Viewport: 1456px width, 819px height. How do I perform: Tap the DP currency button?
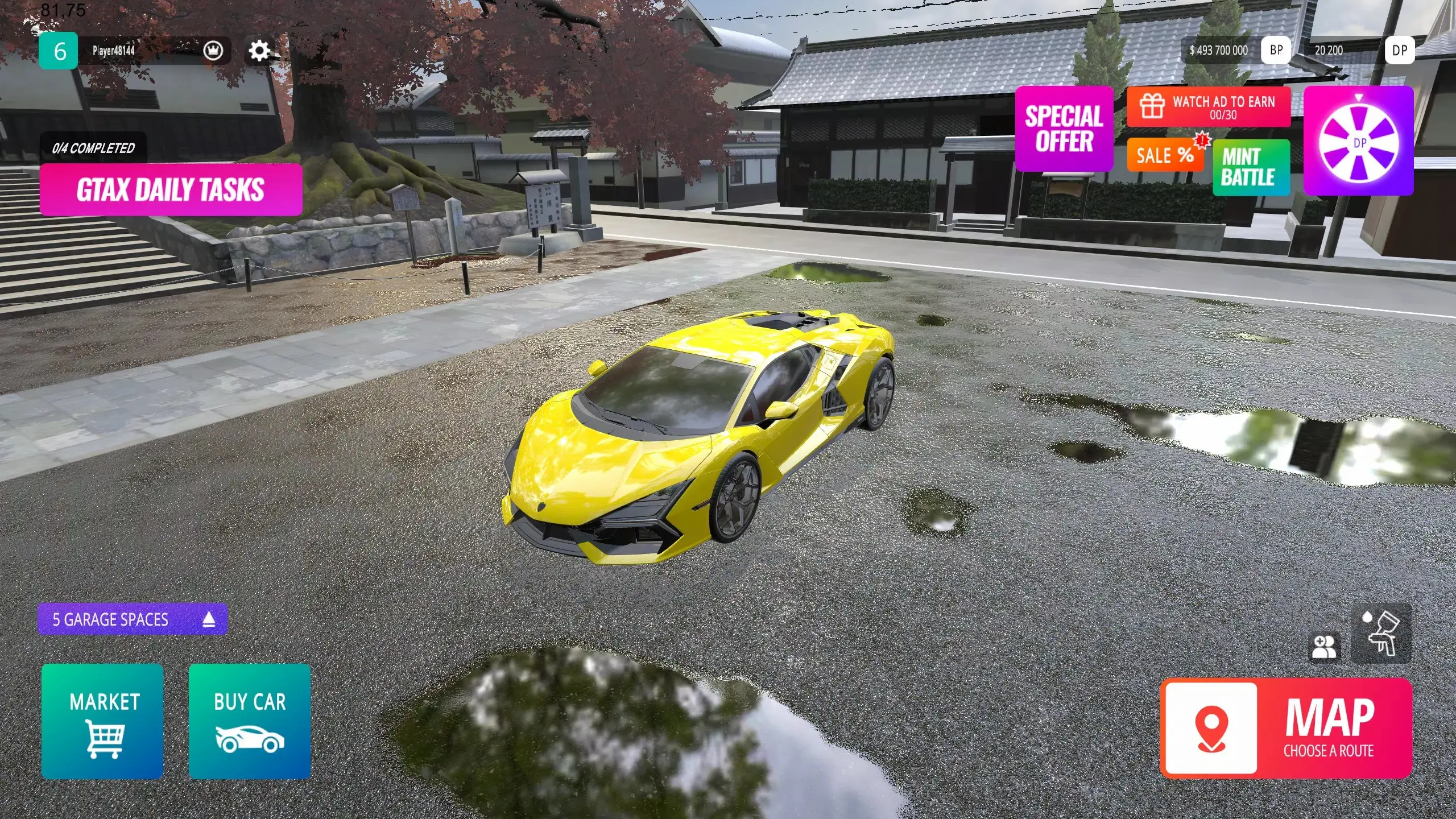click(x=1400, y=51)
